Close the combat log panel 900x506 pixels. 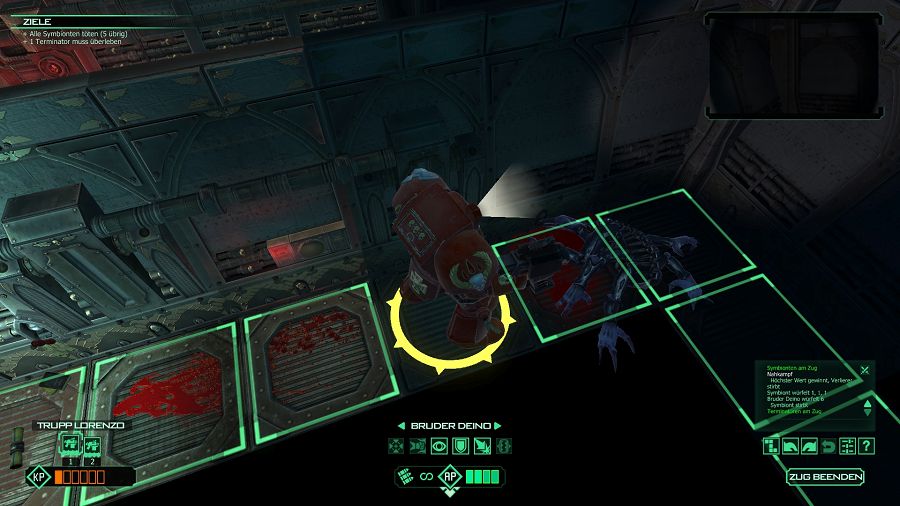click(x=865, y=370)
